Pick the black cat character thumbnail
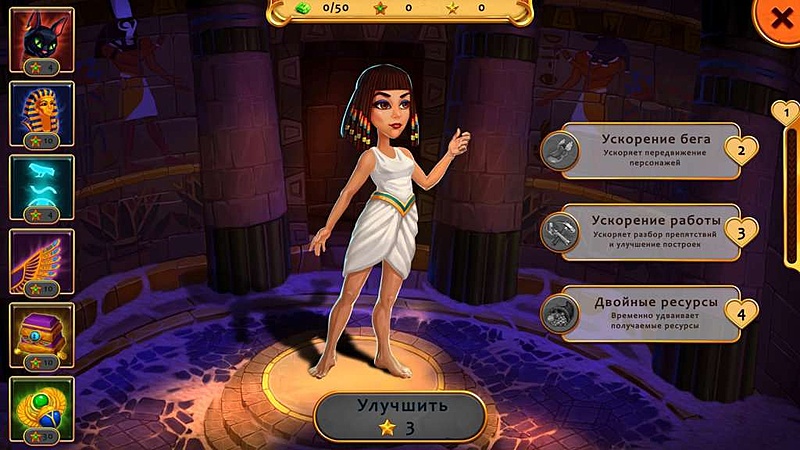The height and width of the screenshot is (450, 800). (41, 40)
